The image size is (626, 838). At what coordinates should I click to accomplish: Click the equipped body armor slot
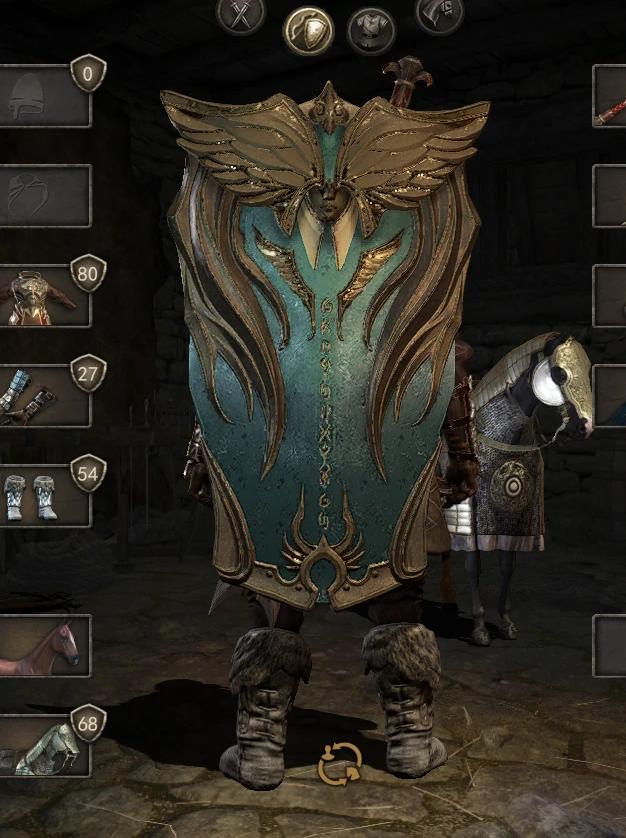(44, 296)
